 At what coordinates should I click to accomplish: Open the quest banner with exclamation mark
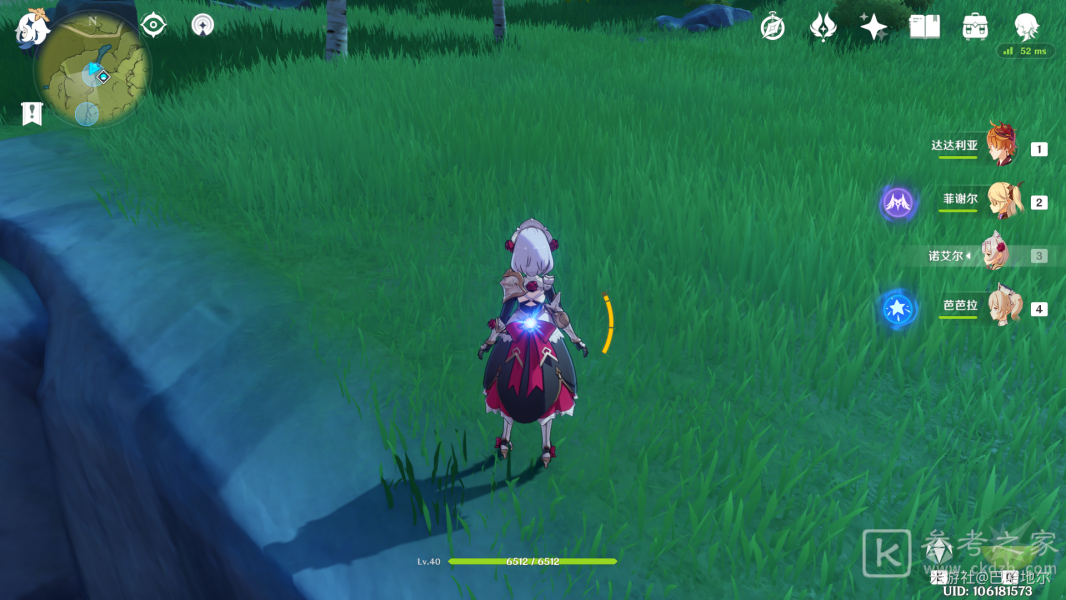pos(32,113)
